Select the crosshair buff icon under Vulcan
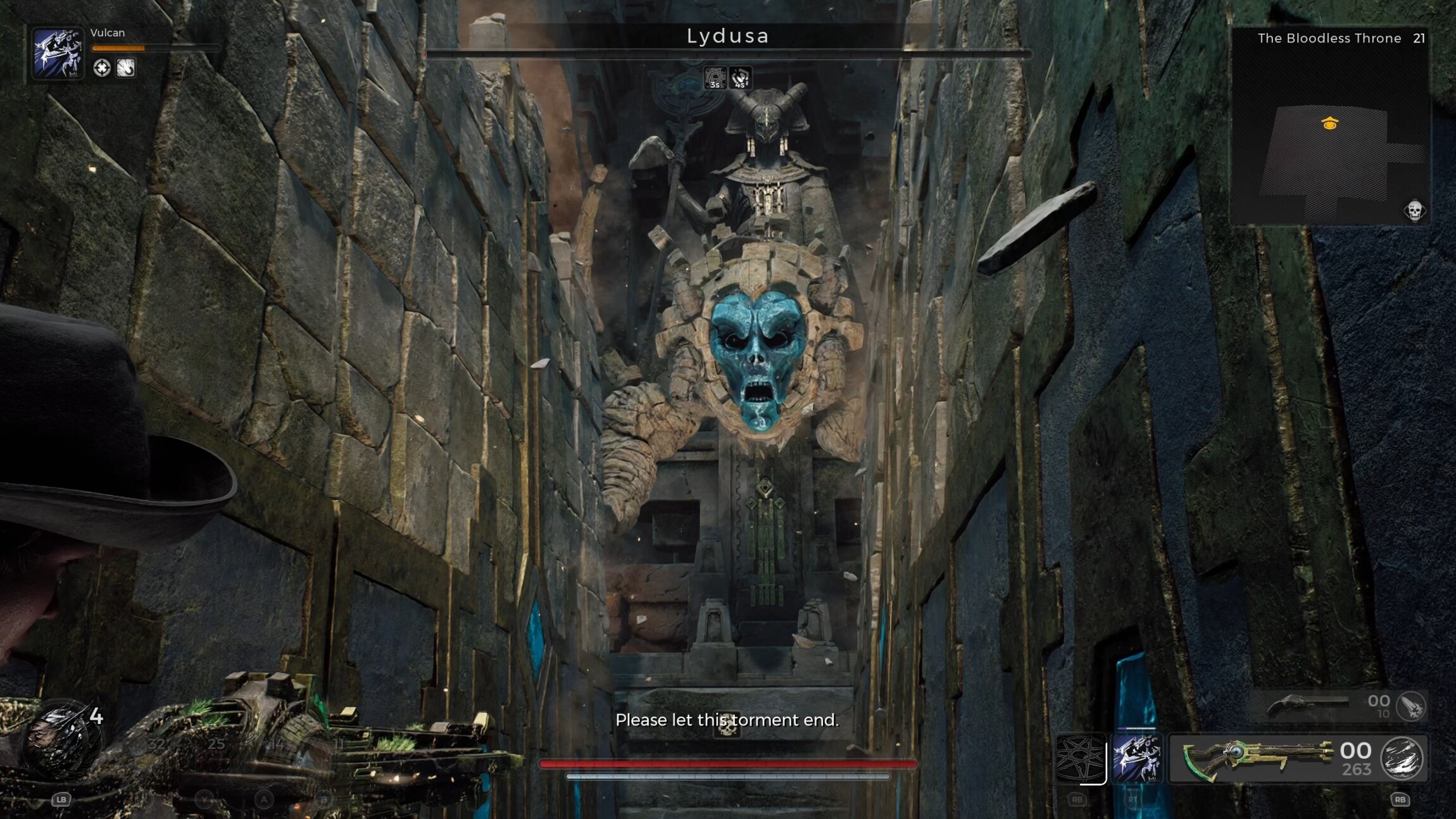1456x819 pixels. (101, 68)
